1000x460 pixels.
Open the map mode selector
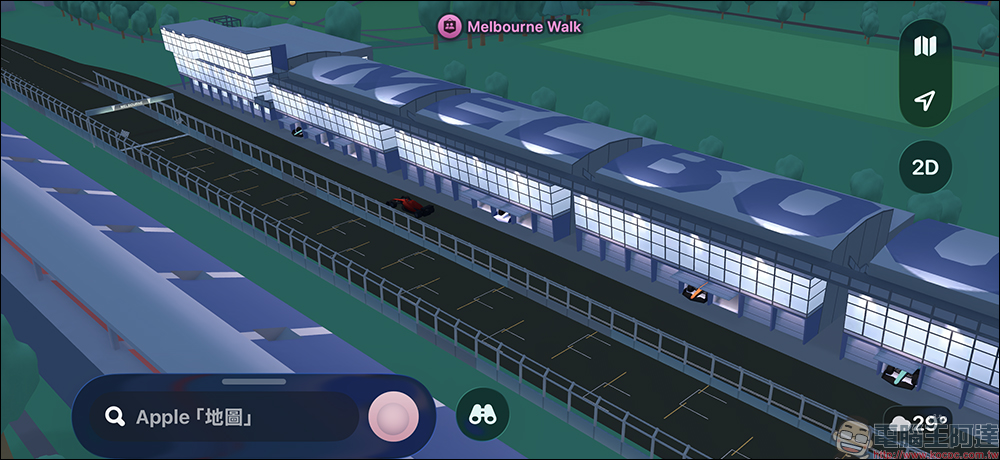pos(925,47)
